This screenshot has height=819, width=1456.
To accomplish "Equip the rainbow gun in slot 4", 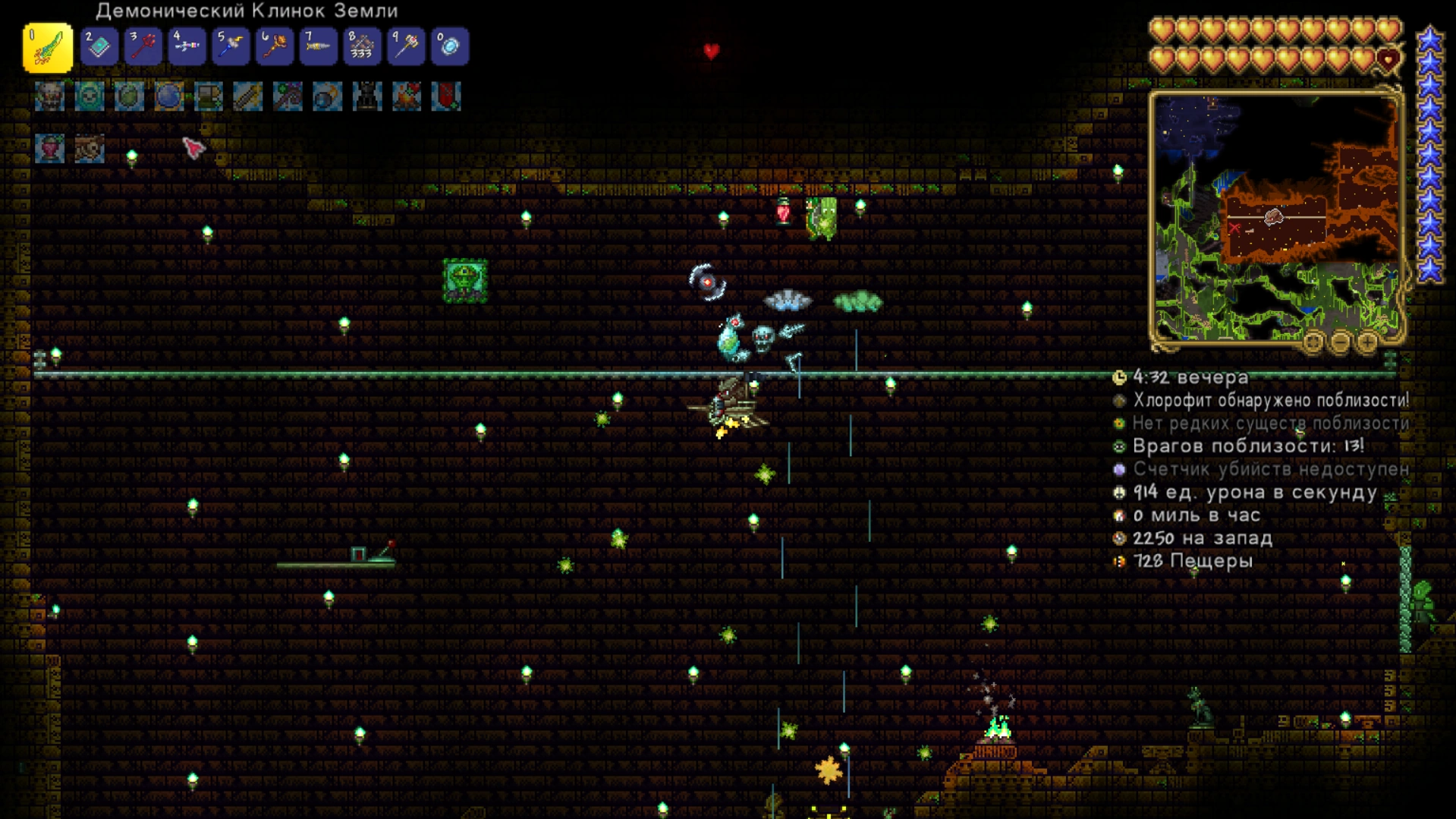I will click(187, 47).
